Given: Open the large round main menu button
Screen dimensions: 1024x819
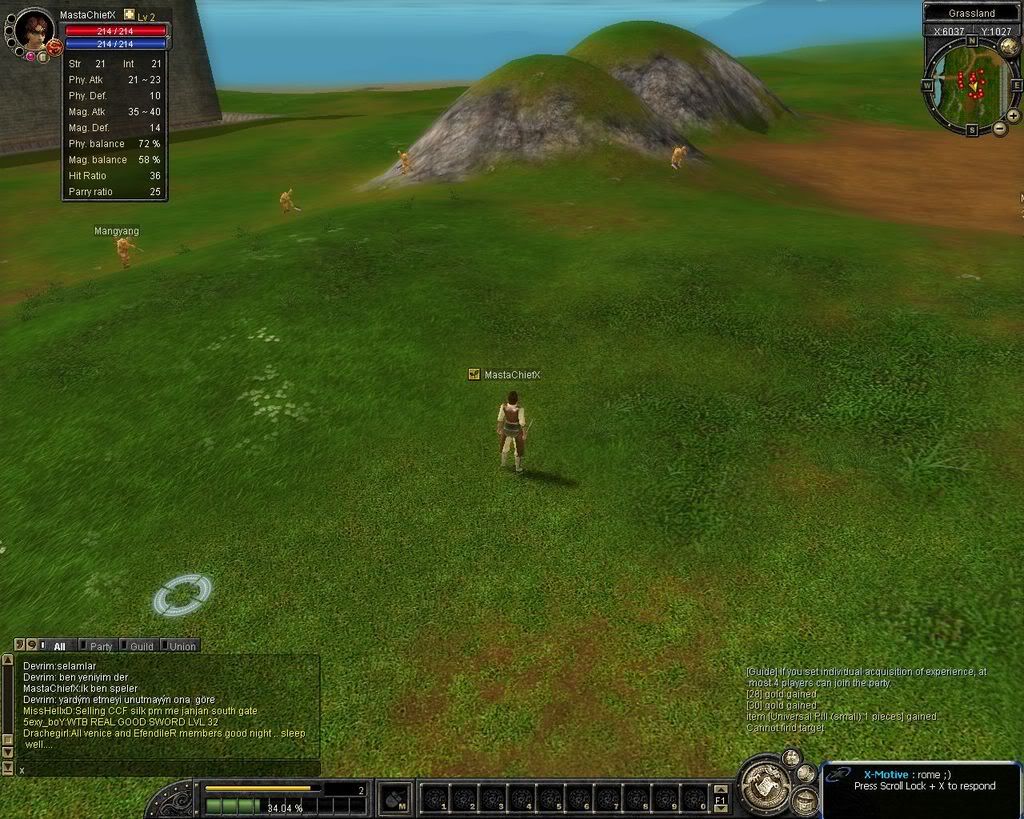Looking at the screenshot, I should pyautogui.click(x=765, y=787).
